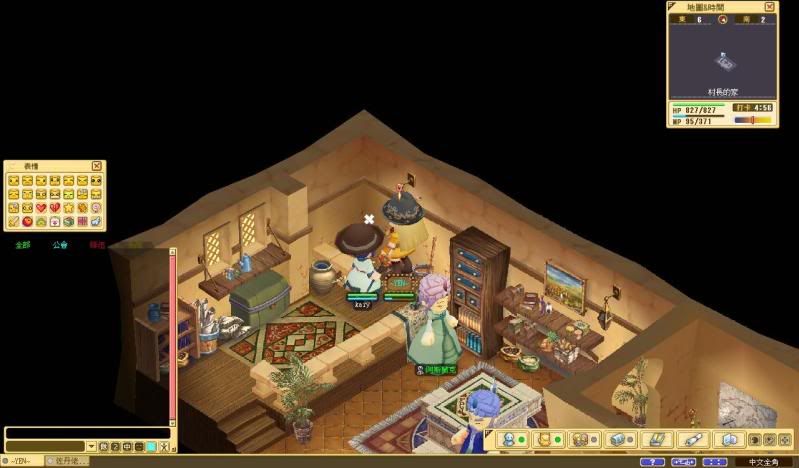Switch chat to the green 全部 channel
Viewport: 799px width, 468px height.
click(22, 244)
